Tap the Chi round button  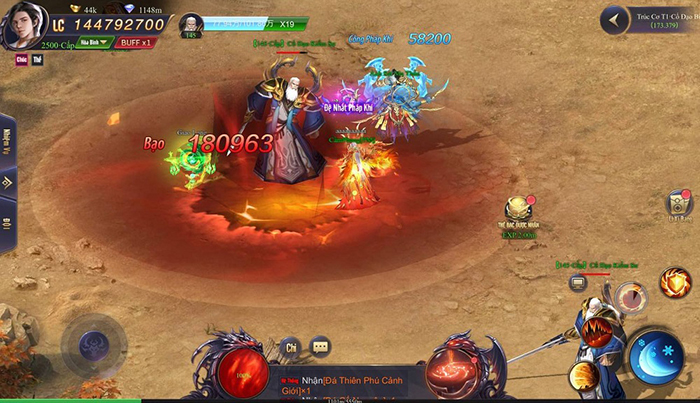coord(292,347)
